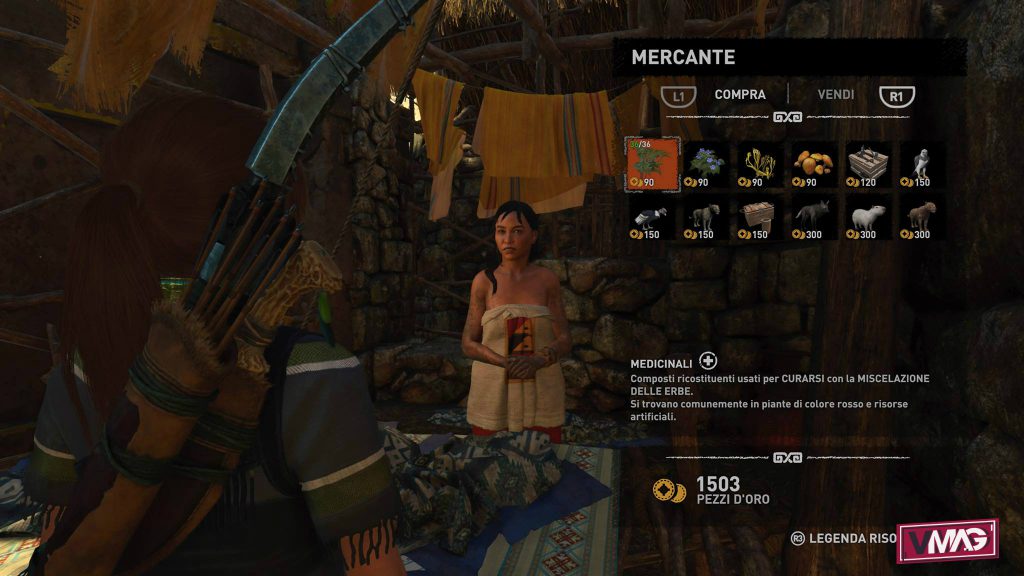Pick the orange mushrooms item
1024x576 pixels.
pos(814,163)
